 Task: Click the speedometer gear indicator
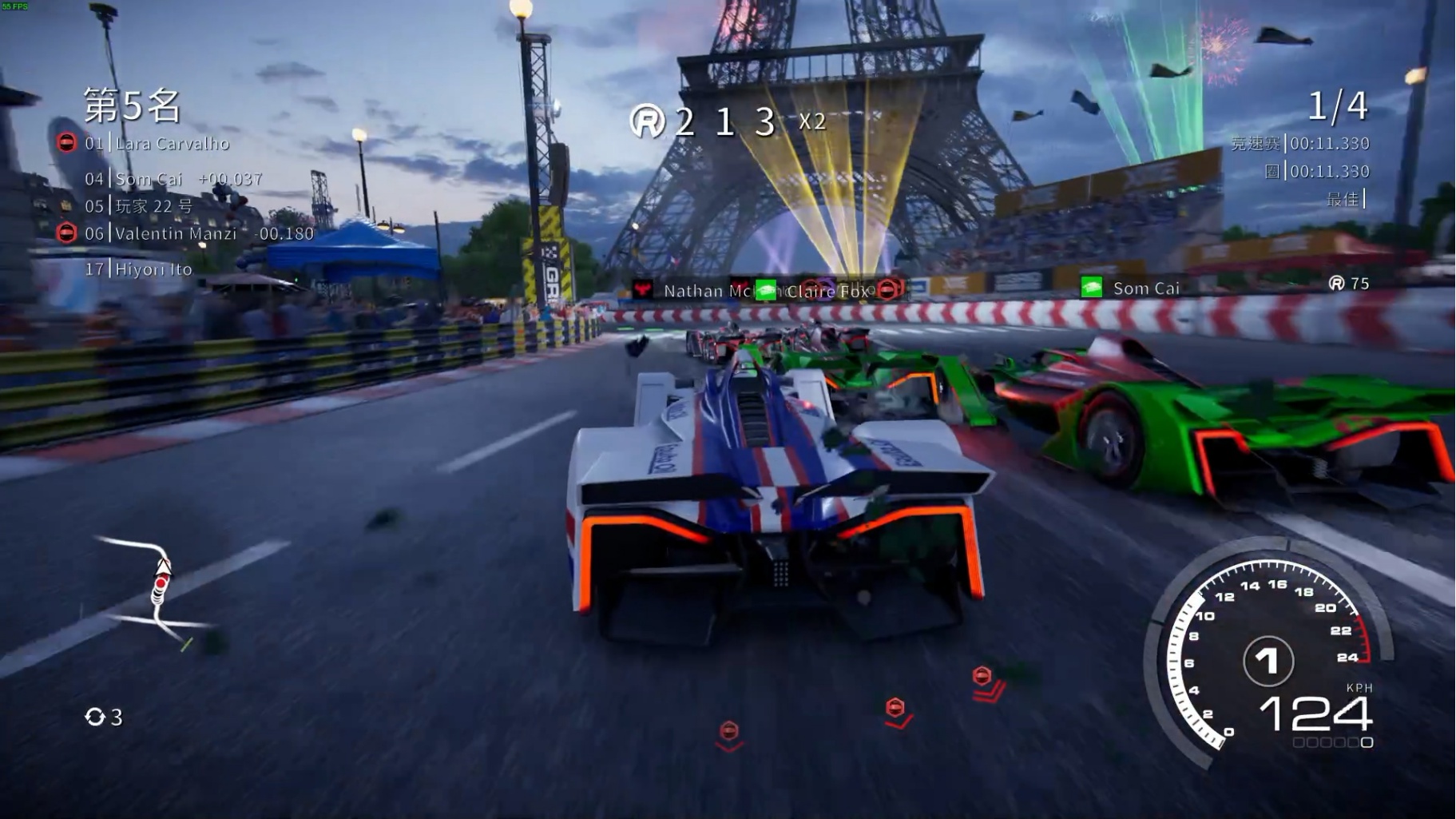[1268, 661]
